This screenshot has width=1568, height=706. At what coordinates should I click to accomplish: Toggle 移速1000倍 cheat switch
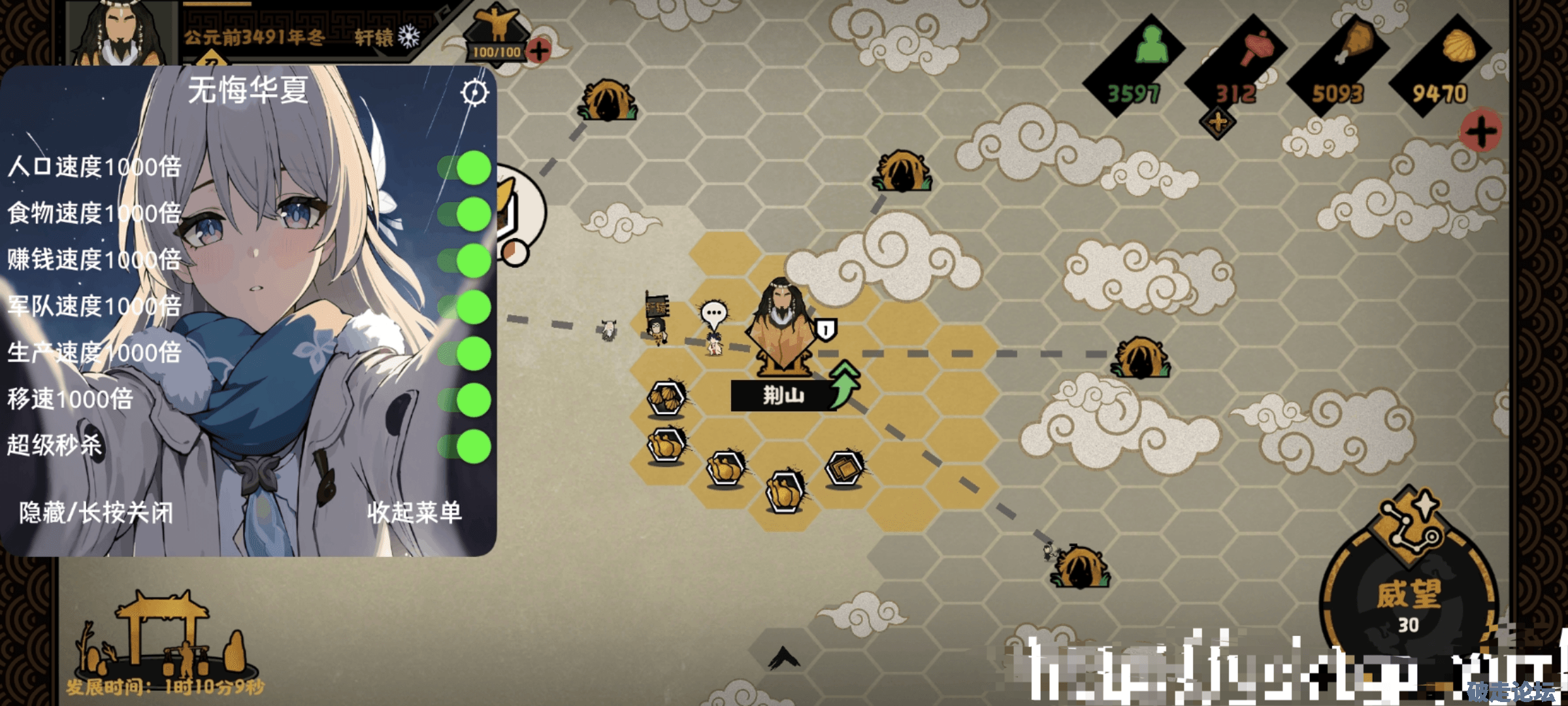[466, 399]
